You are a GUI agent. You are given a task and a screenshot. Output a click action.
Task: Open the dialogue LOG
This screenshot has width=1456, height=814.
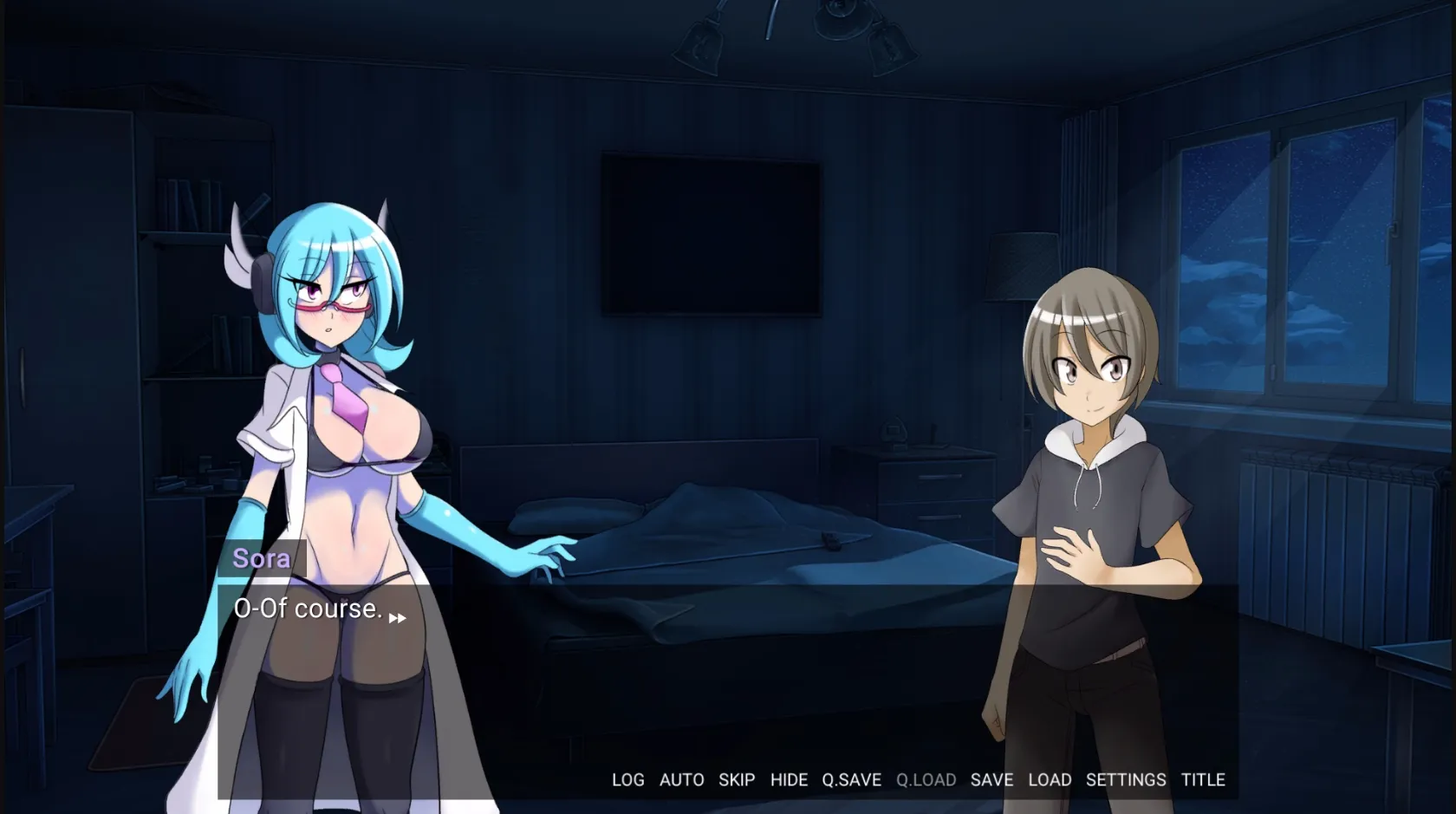[x=627, y=779]
